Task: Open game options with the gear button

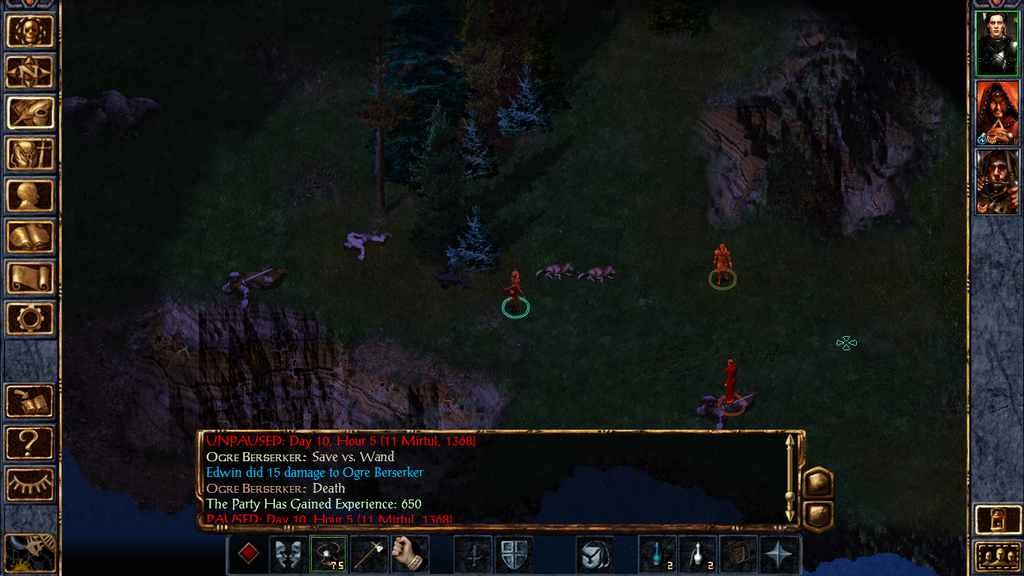Action: 30,319
